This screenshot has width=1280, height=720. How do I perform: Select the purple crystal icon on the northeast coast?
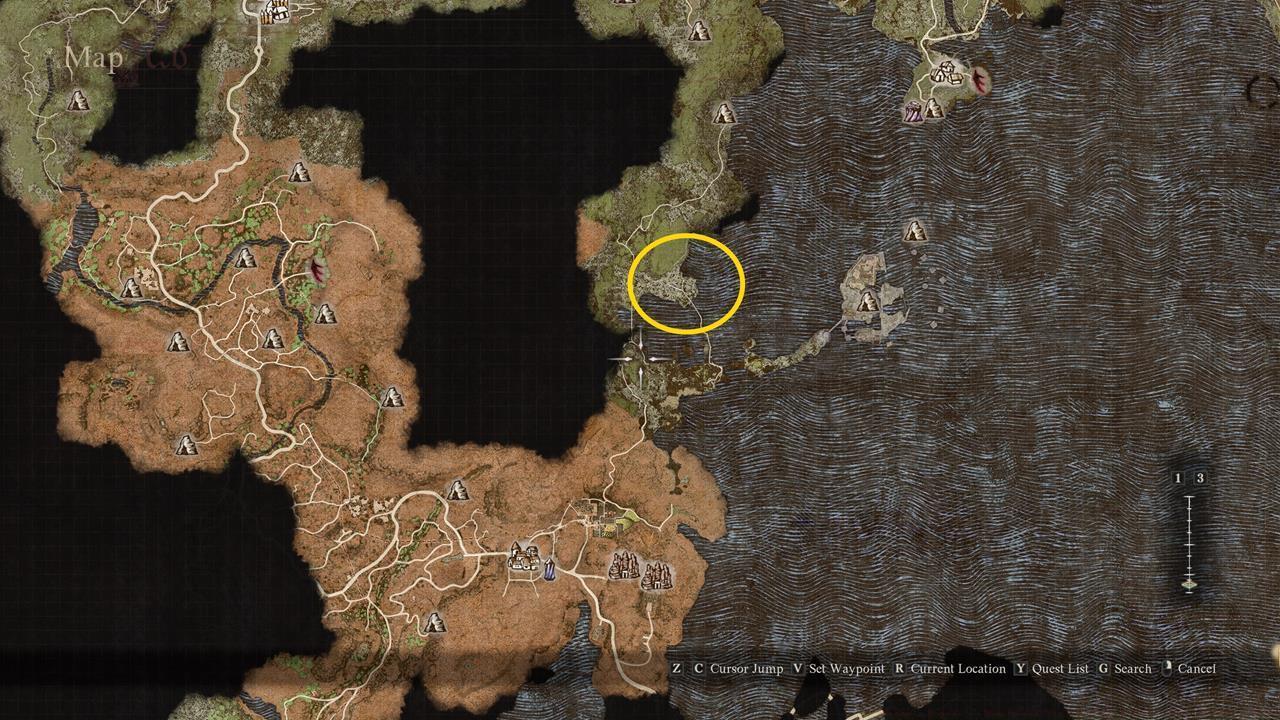tap(914, 112)
